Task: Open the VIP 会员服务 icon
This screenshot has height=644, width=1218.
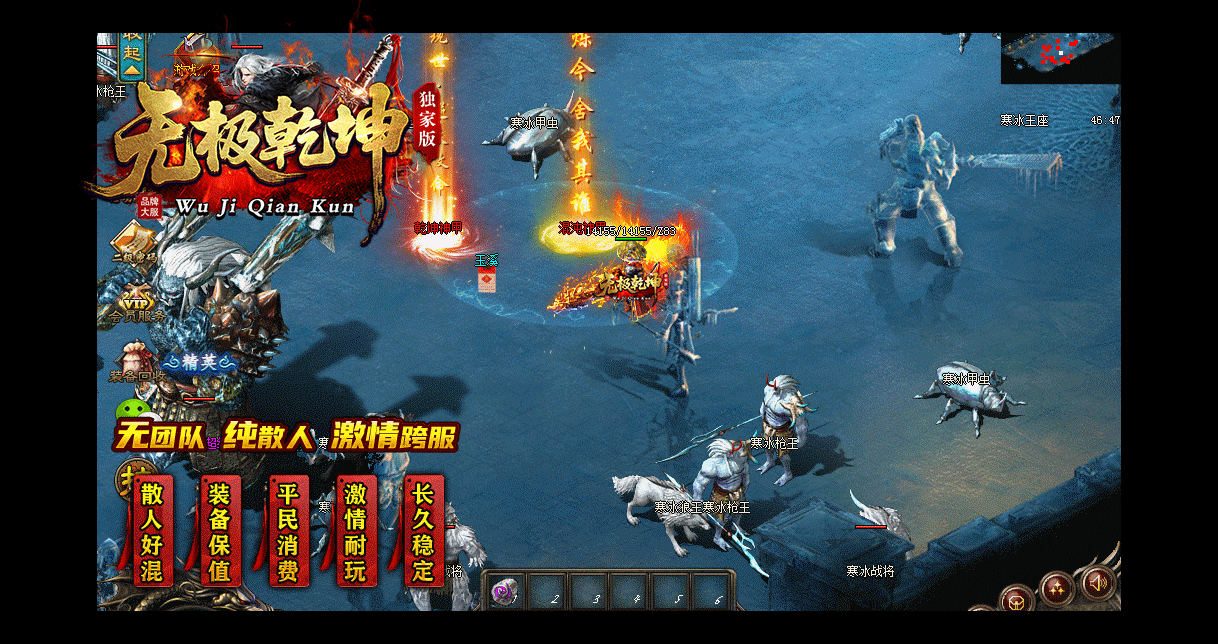Action: coord(135,301)
